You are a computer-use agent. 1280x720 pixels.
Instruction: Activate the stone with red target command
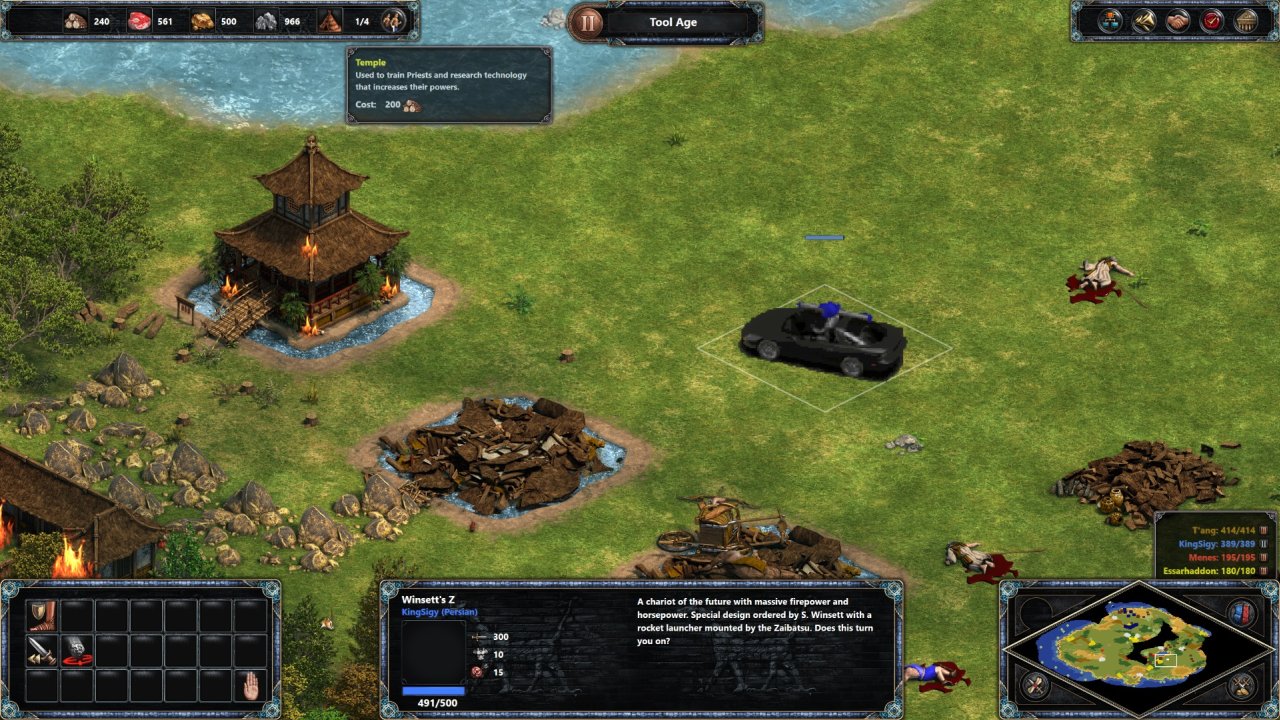77,650
